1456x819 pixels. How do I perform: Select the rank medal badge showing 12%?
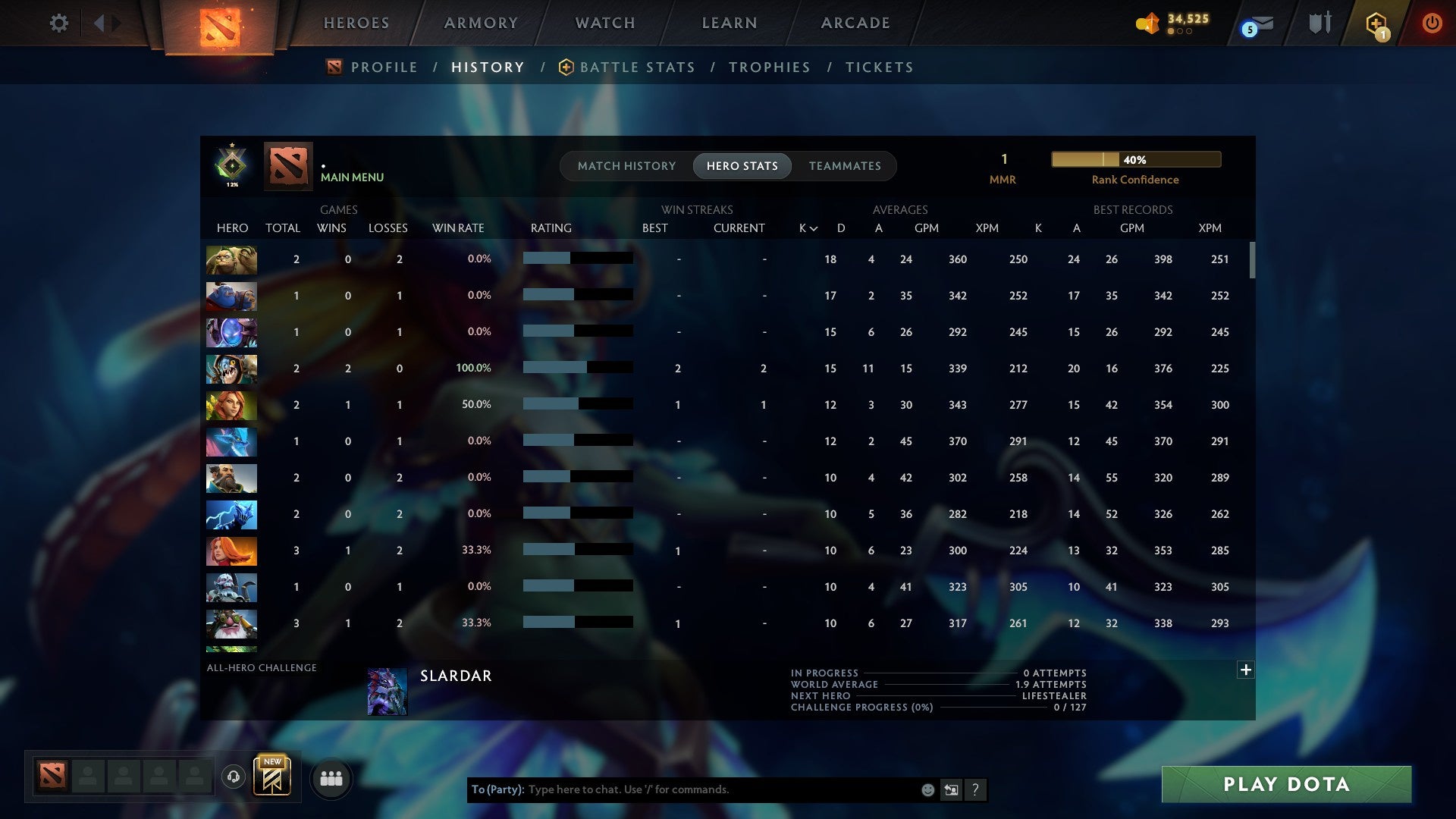point(232,165)
